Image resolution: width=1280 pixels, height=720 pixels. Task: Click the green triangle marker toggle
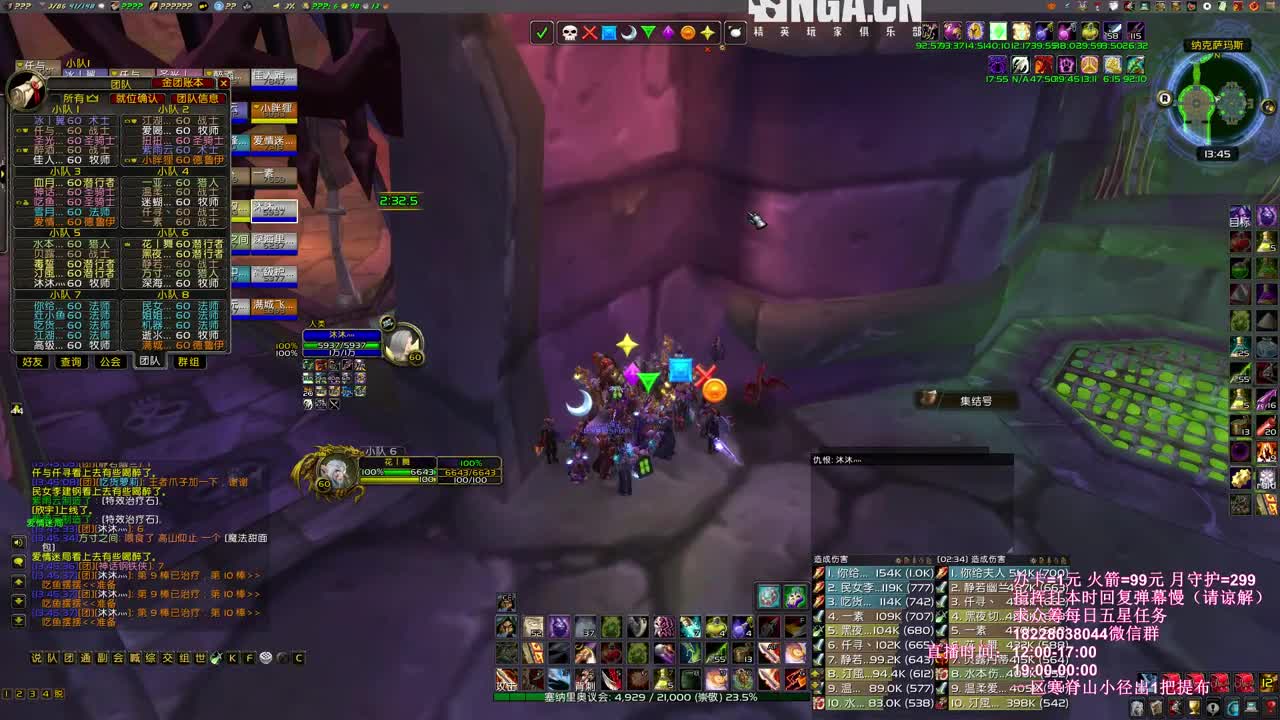tap(648, 33)
